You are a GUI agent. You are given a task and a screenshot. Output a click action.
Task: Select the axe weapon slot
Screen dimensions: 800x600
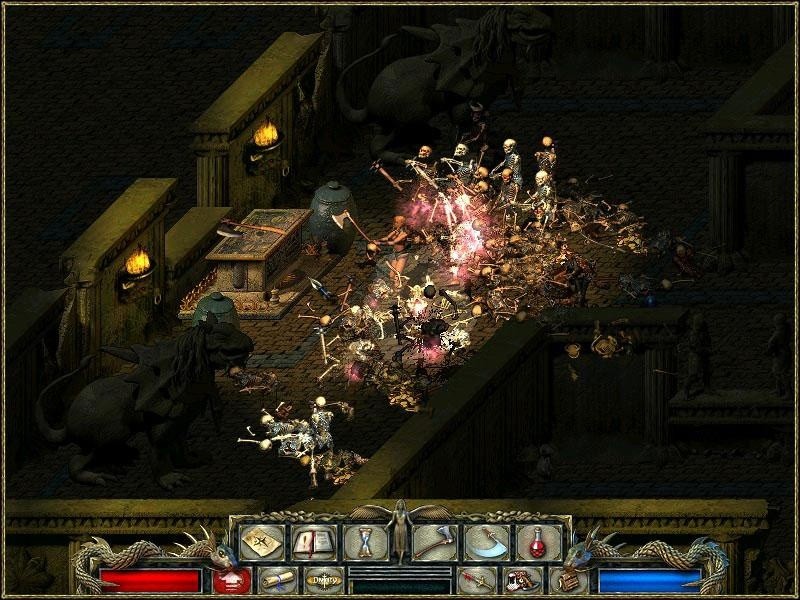pos(437,541)
